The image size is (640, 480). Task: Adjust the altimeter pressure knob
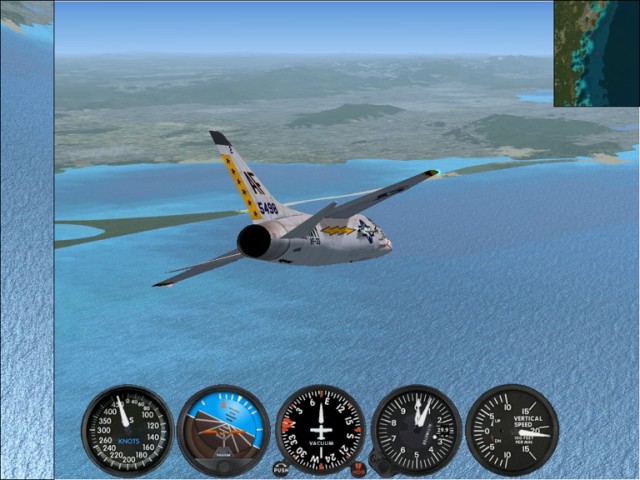click(378, 463)
